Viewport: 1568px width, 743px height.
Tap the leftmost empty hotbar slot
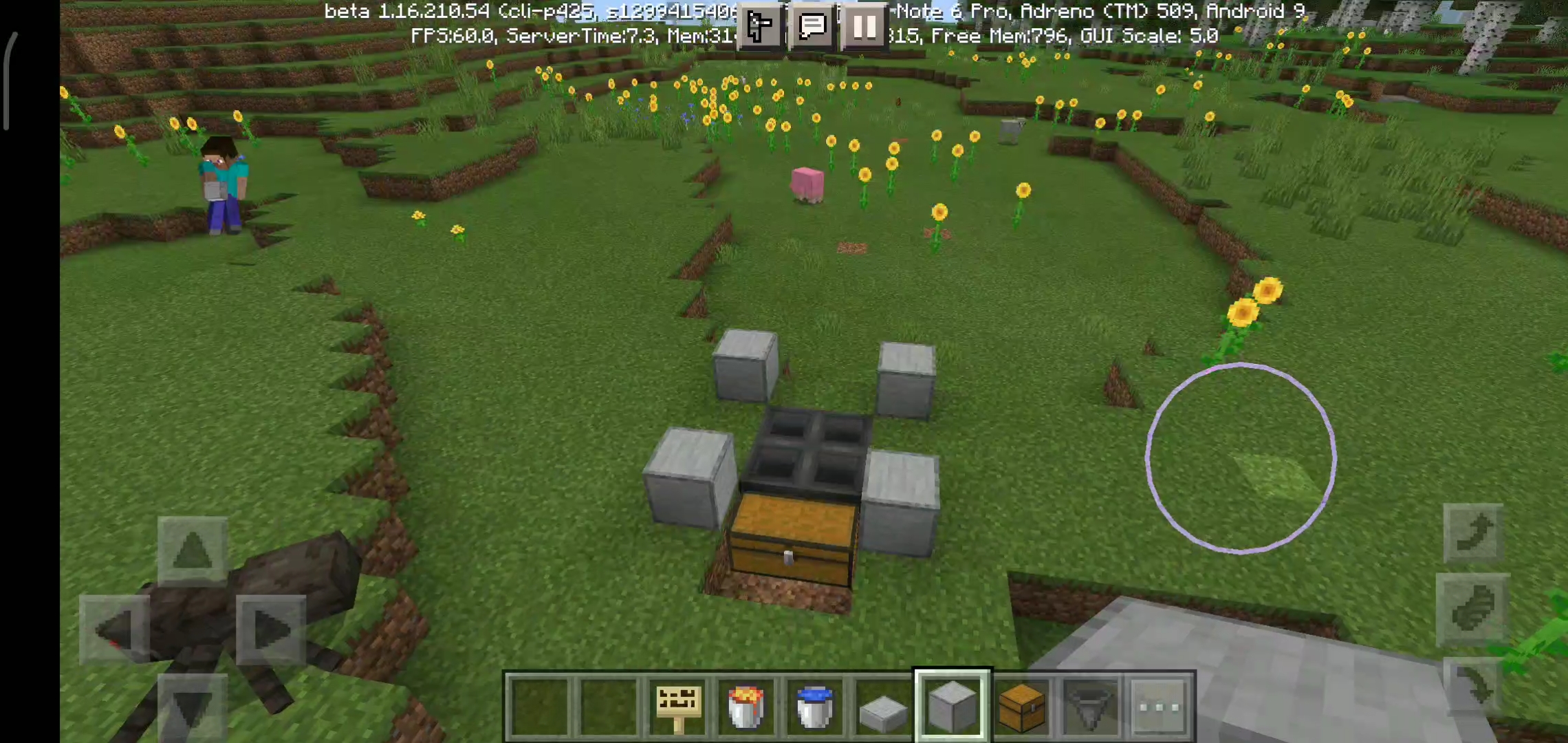539,707
